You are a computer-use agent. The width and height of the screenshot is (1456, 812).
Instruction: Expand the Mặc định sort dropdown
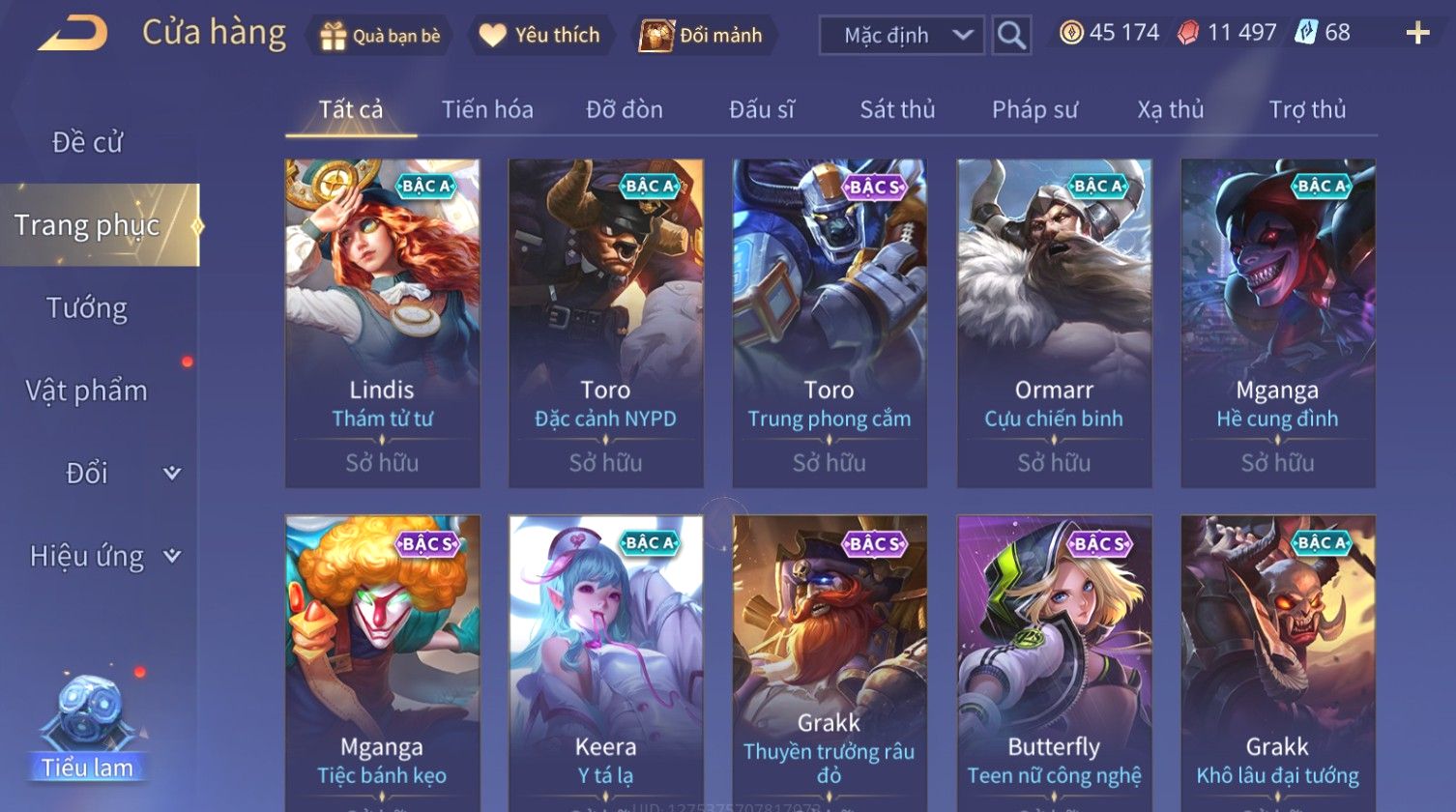coord(901,36)
